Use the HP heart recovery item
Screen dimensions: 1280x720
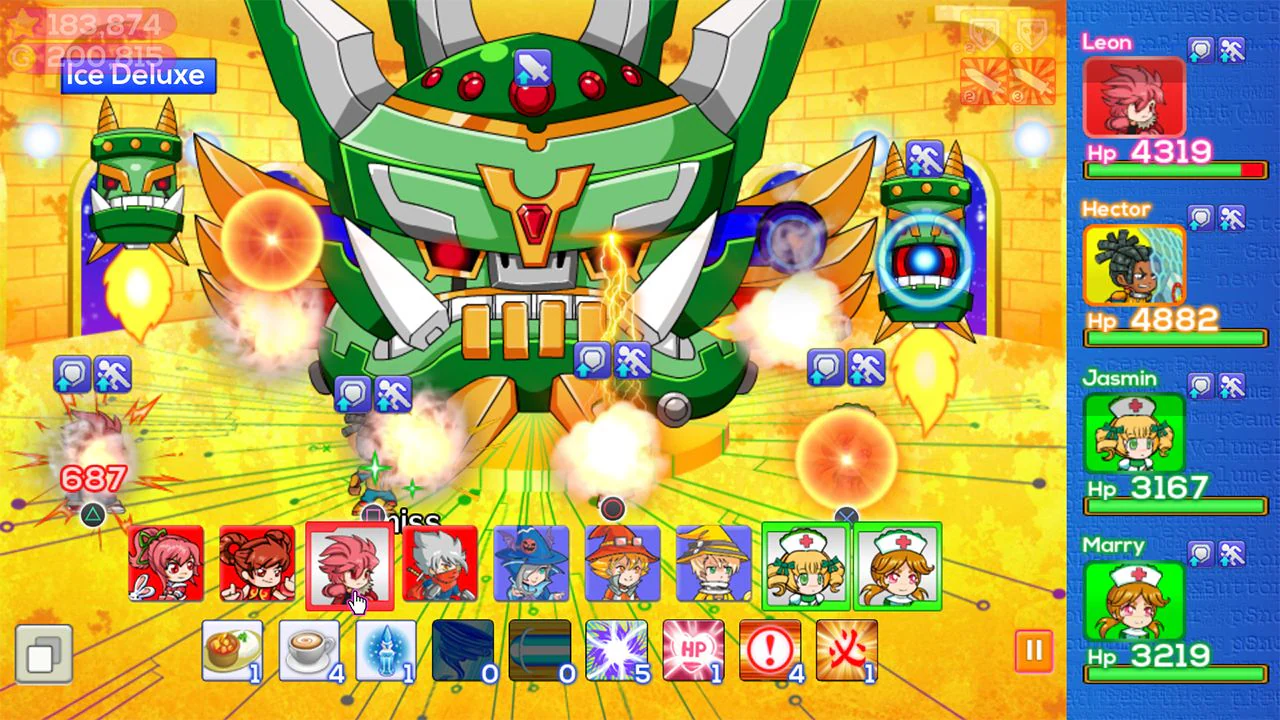[694, 649]
